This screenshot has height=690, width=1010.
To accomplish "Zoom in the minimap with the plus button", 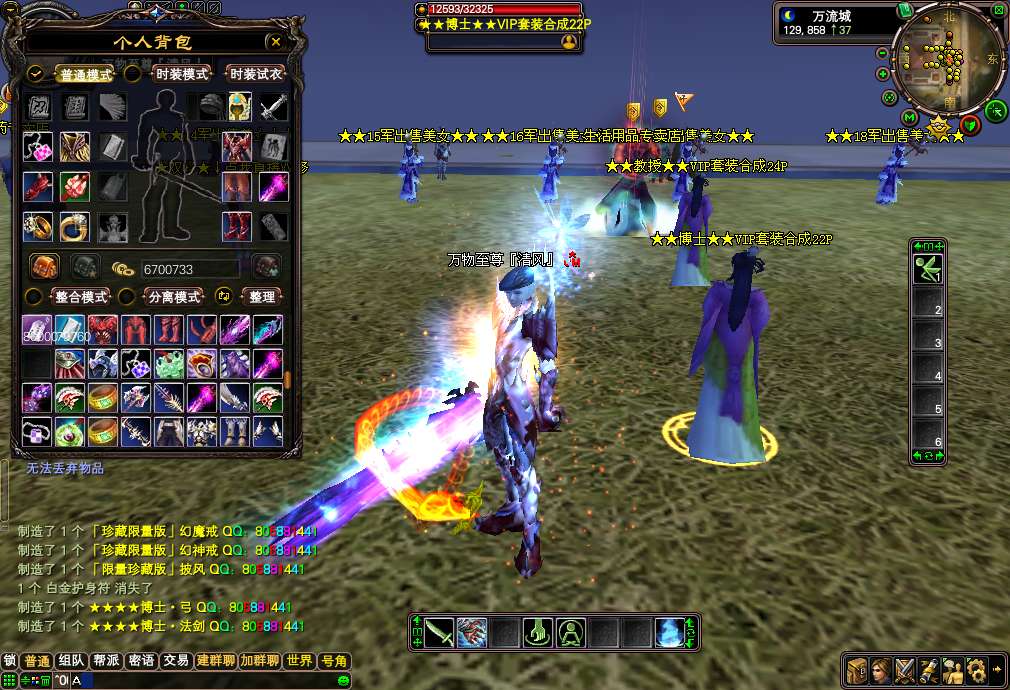I will click(x=883, y=74).
